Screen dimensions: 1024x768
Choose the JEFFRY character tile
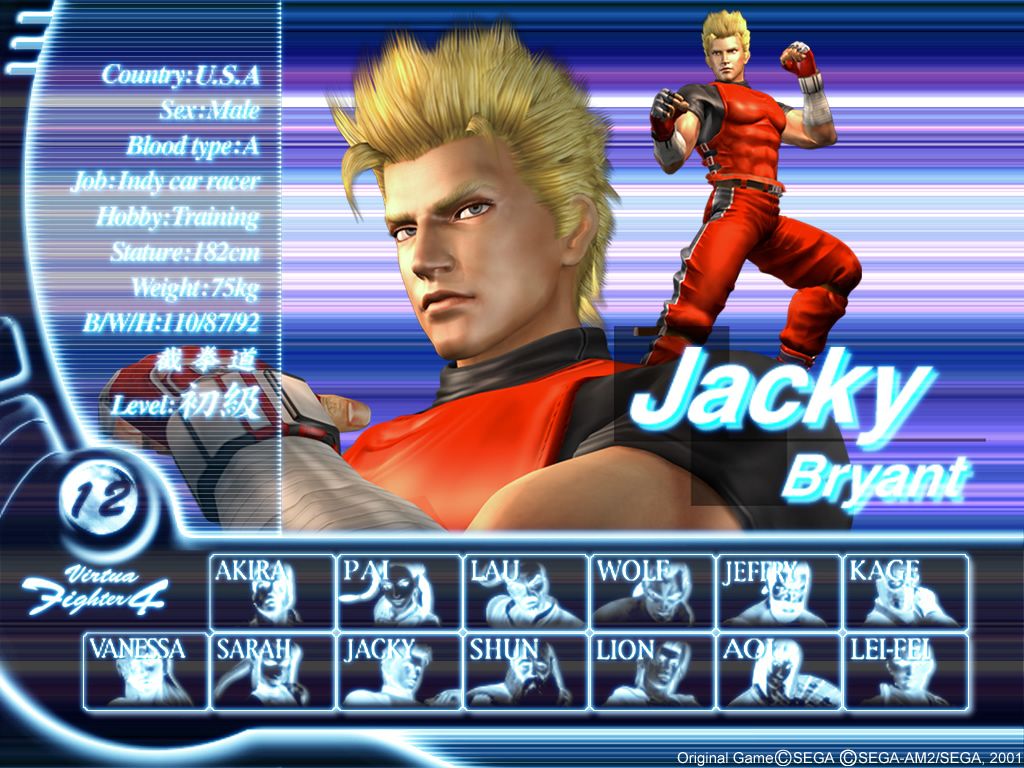coord(779,592)
